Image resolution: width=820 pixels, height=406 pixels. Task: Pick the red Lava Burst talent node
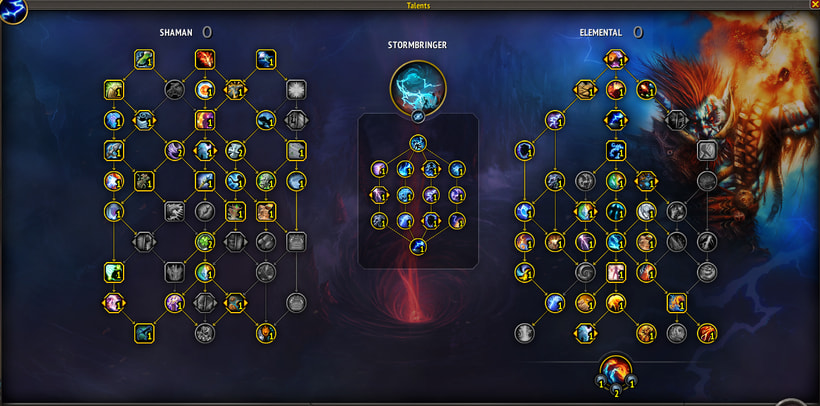pyautogui.click(x=205, y=60)
